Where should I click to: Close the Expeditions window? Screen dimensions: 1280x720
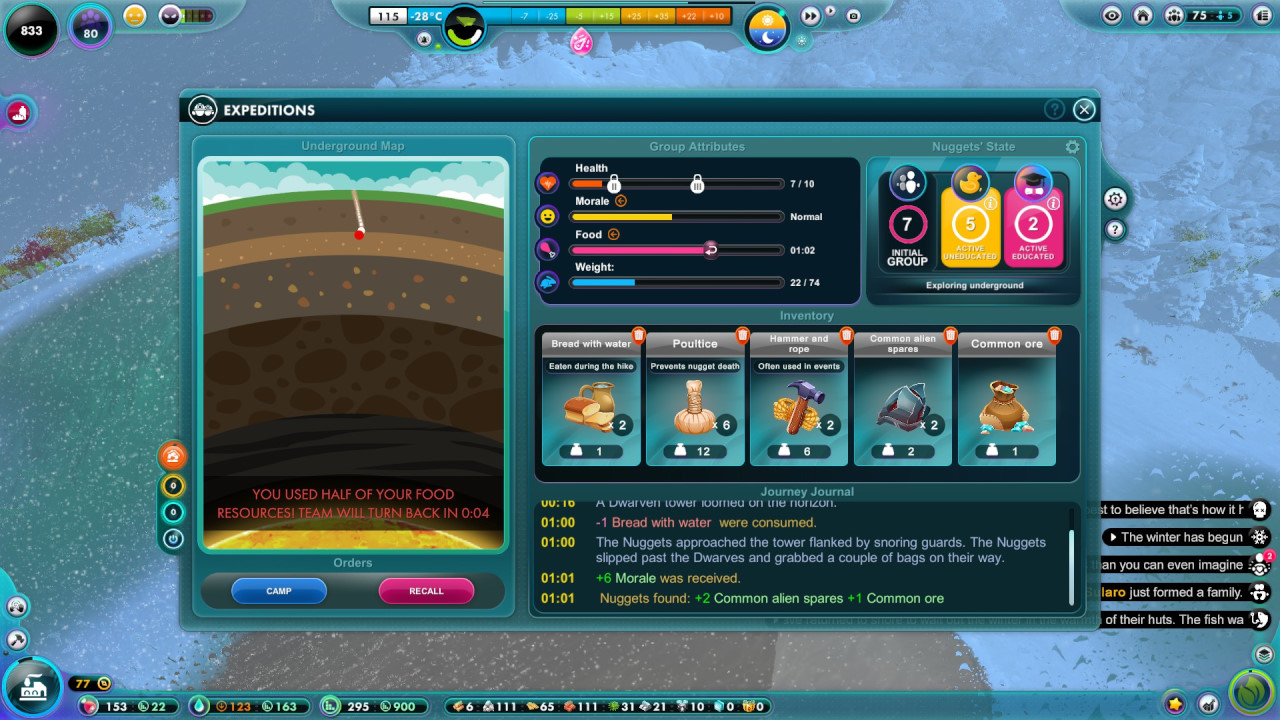(1084, 110)
